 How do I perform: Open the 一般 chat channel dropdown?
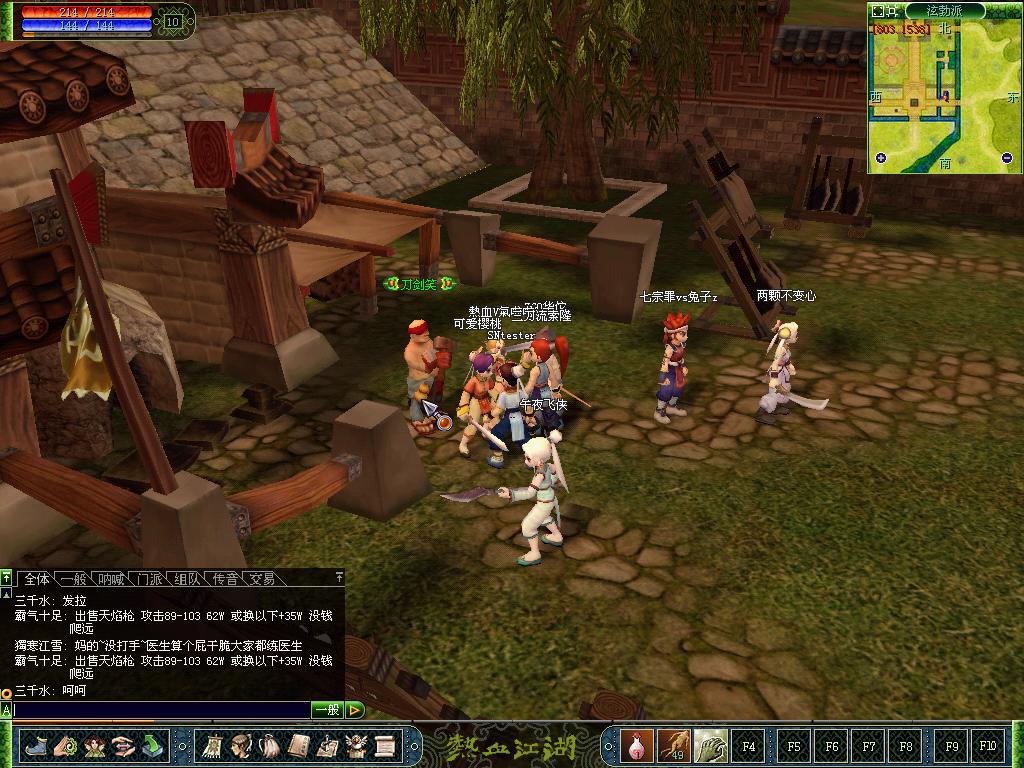coord(327,710)
